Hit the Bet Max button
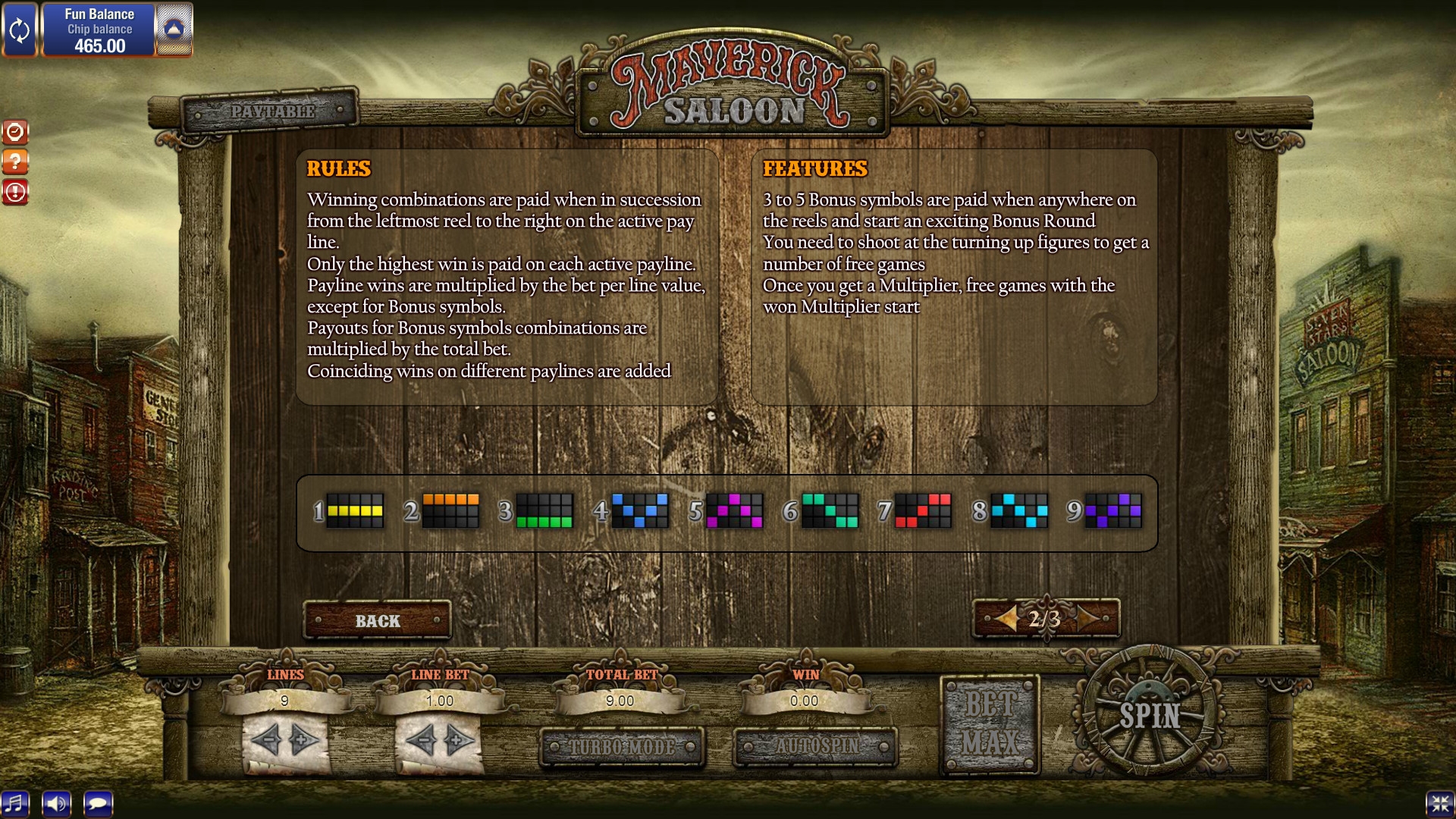 coord(990,724)
